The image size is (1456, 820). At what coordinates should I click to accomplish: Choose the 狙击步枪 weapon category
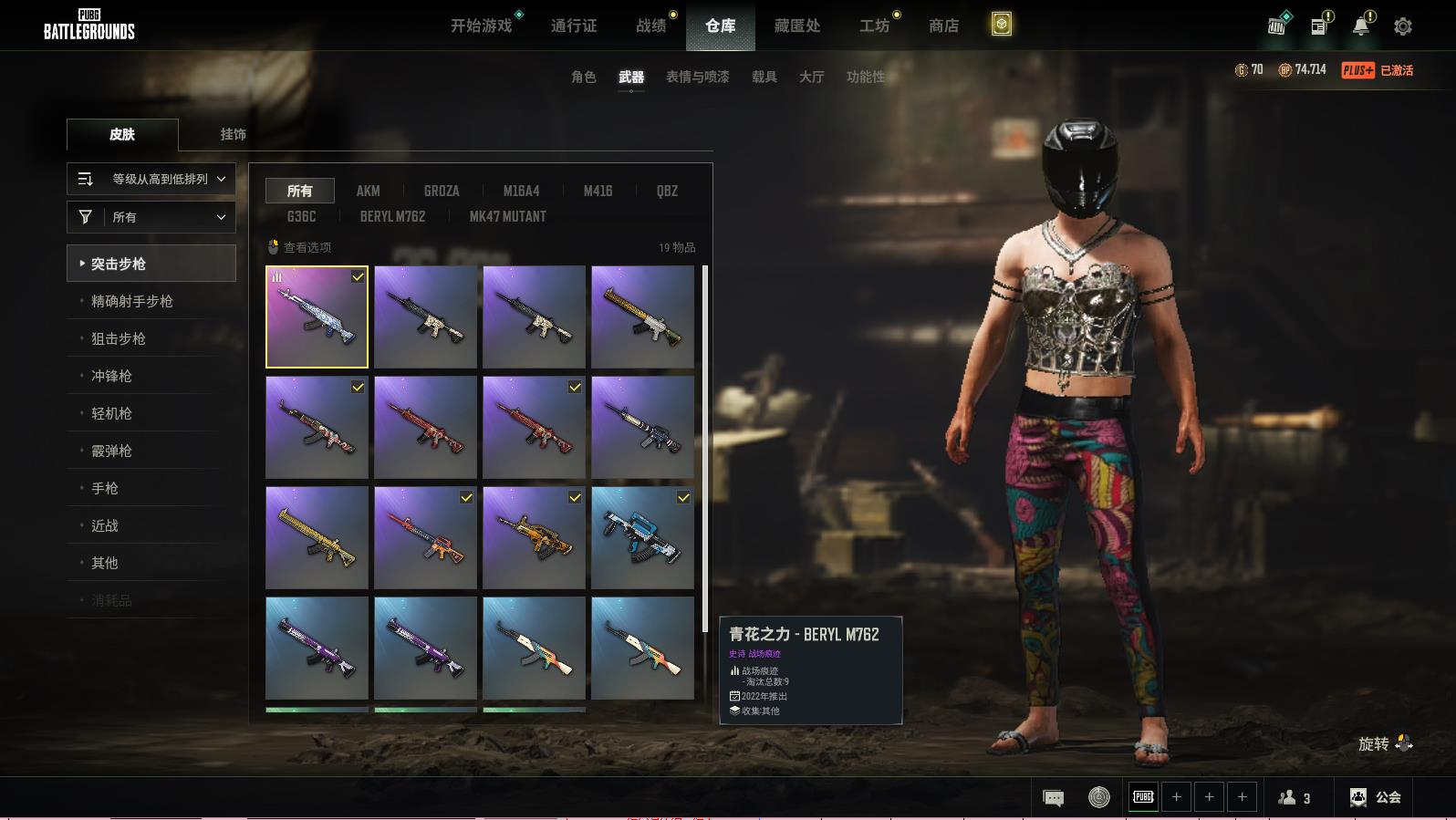pyautogui.click(x=119, y=338)
